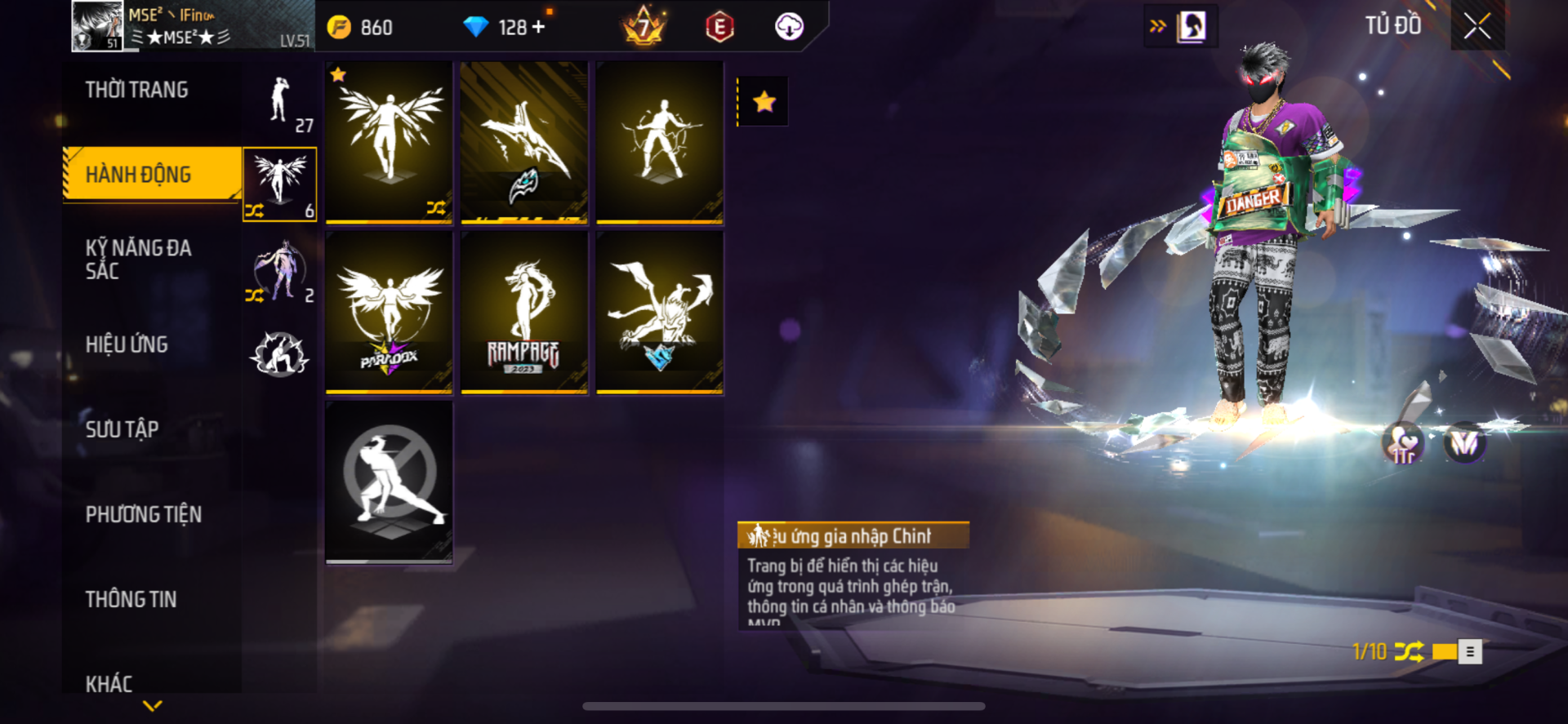
Task: Show the Thông Tin category
Action: [131, 599]
